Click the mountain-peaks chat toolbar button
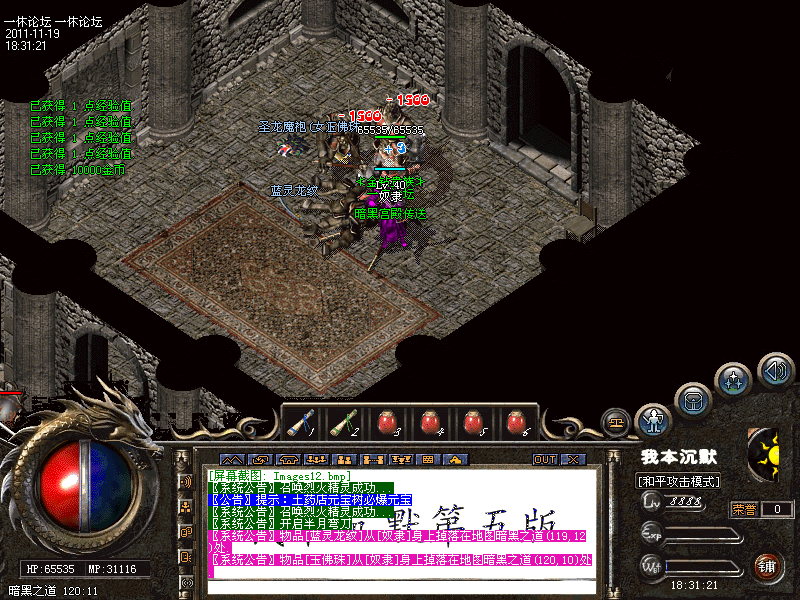Viewport: 800px width, 600px height. coord(231,460)
